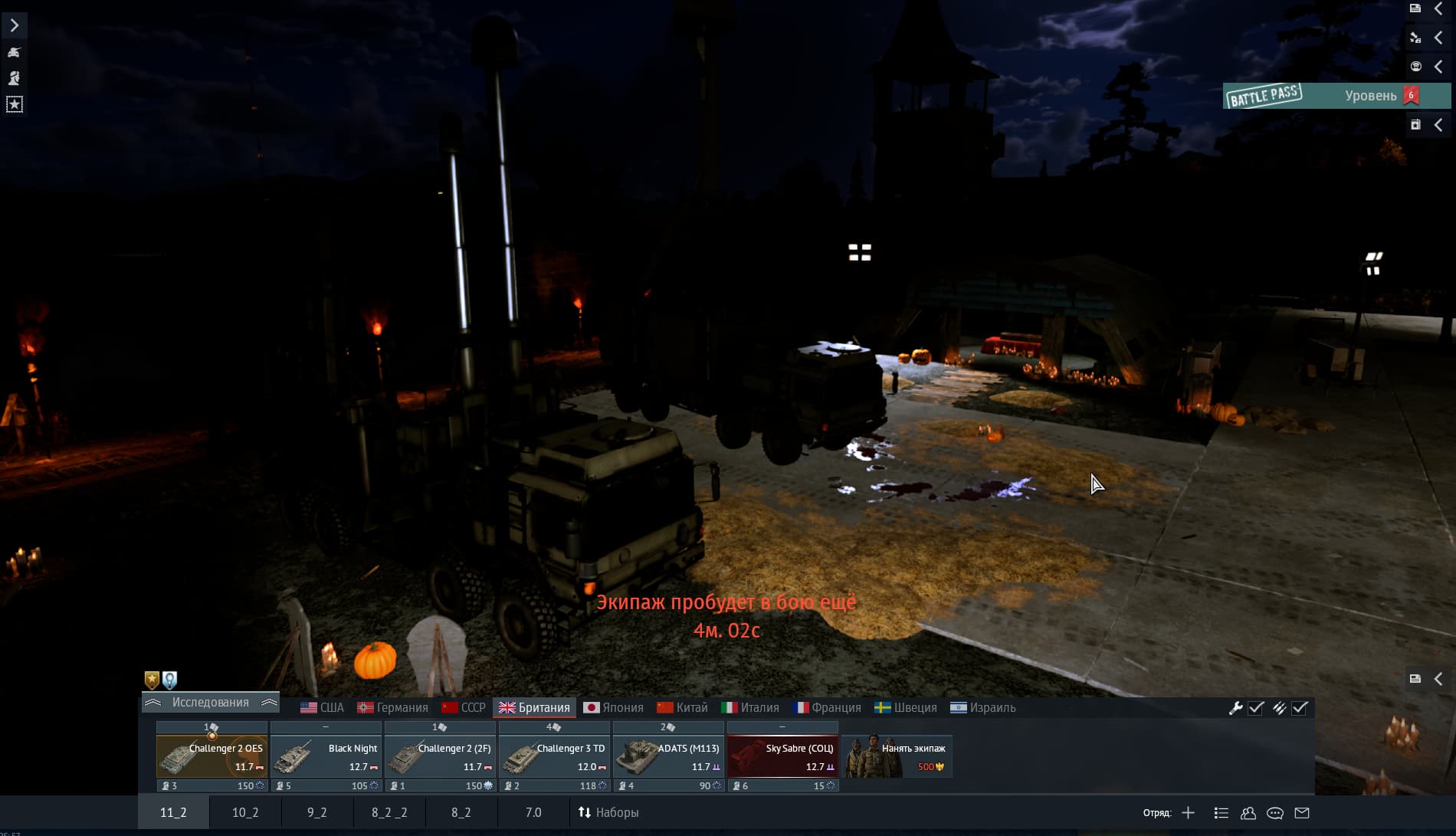Click the Battle Pass level 6 indicator
This screenshot has width=1456, height=836.
pos(1411,95)
